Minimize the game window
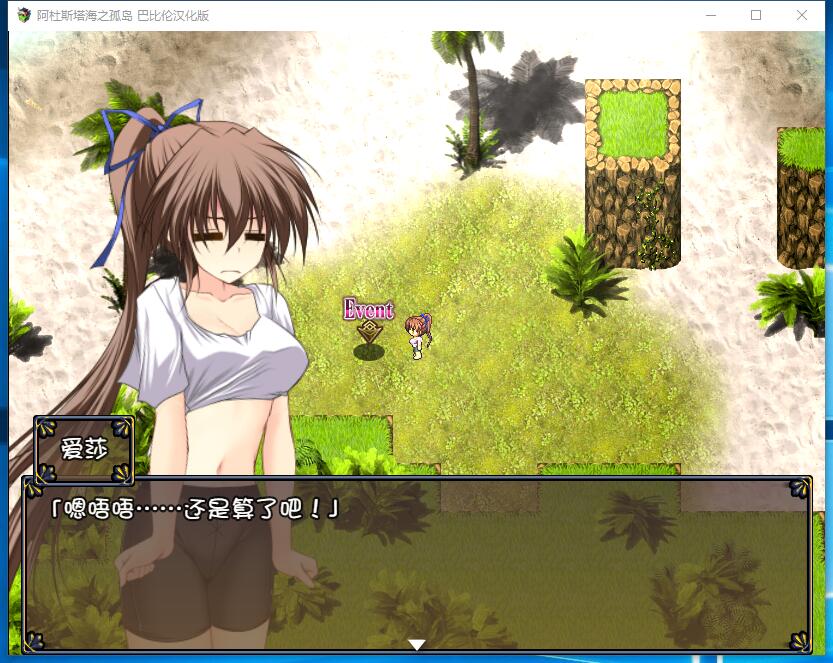 [711, 15]
